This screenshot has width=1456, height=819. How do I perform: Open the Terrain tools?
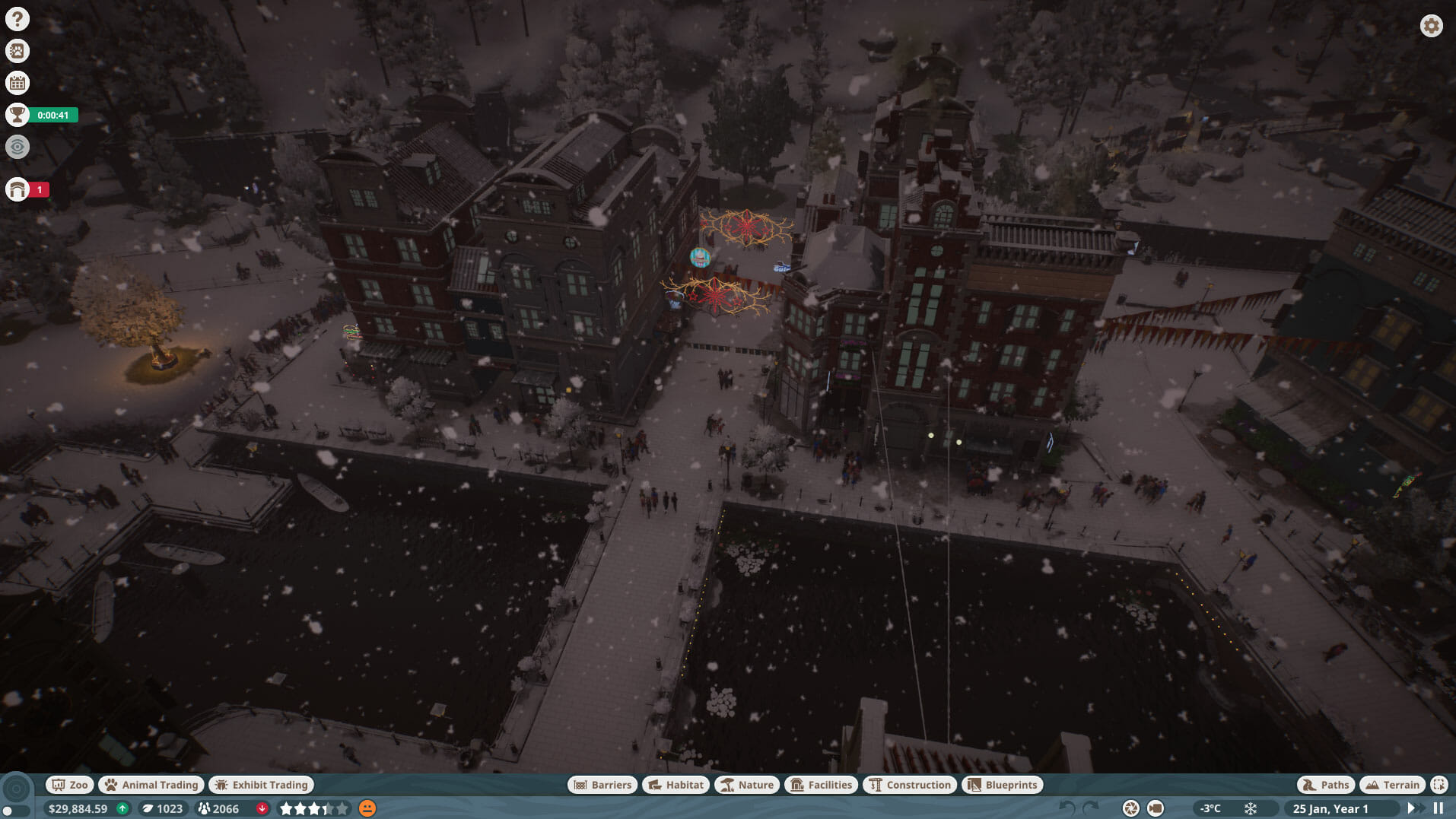(x=1392, y=785)
